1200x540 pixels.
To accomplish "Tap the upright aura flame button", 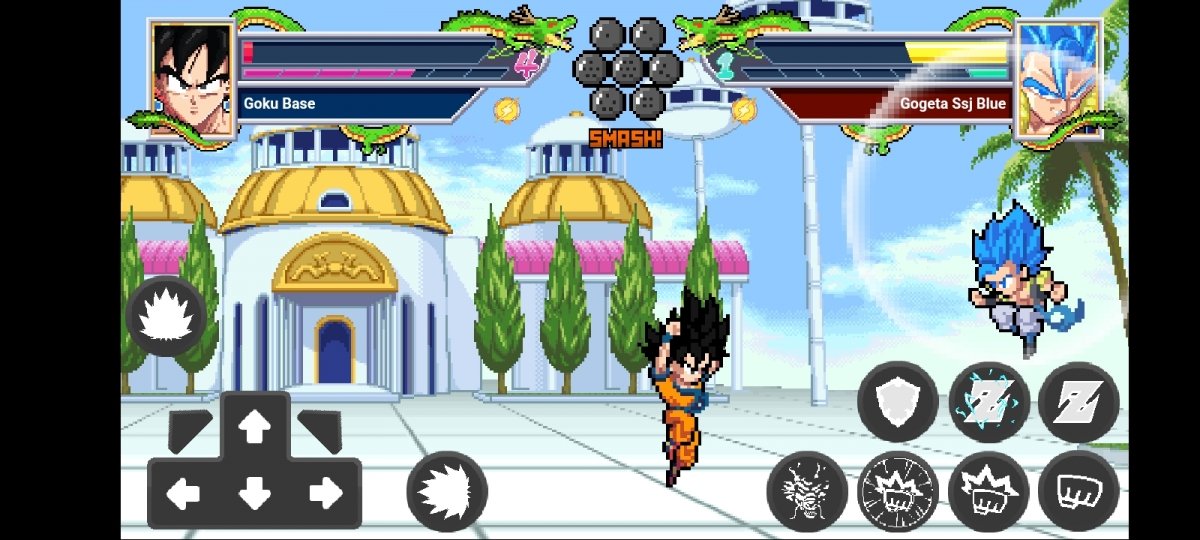I will 166,316.
